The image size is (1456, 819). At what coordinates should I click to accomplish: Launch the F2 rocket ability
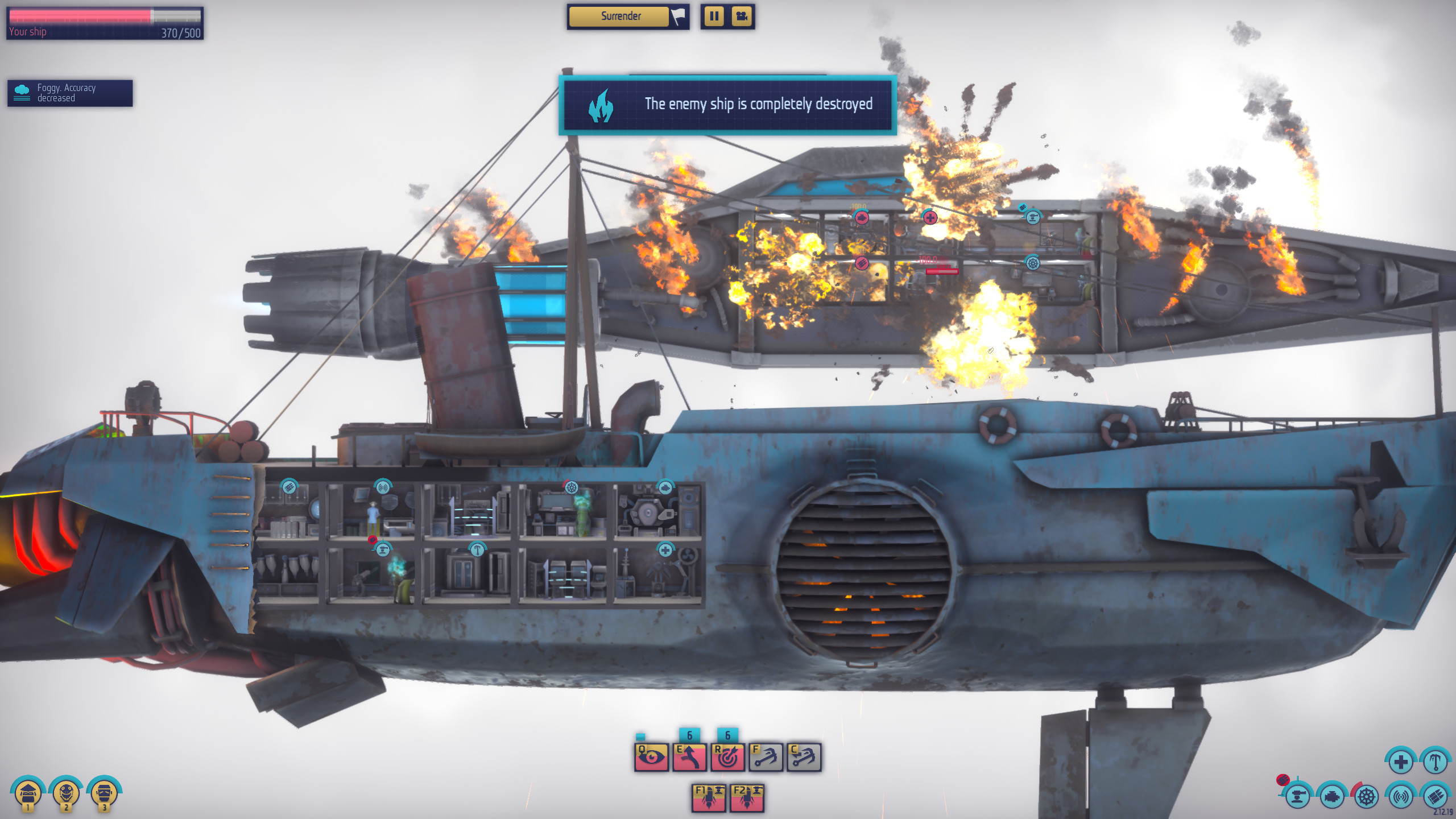(x=747, y=798)
